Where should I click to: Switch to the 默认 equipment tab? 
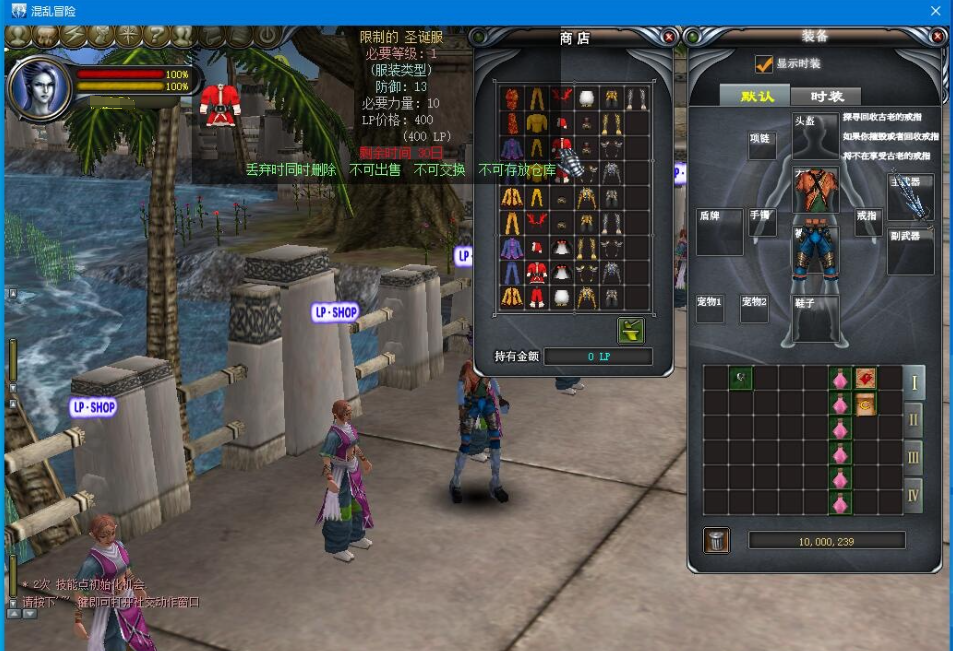pos(756,96)
